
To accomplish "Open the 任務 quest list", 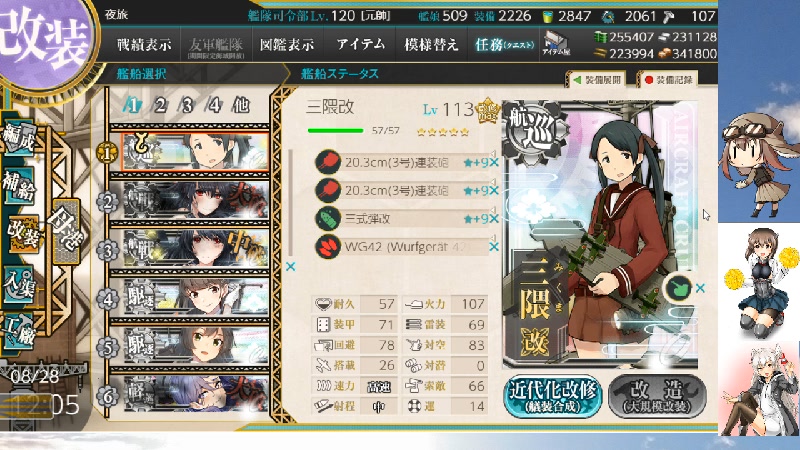I will click(x=503, y=45).
